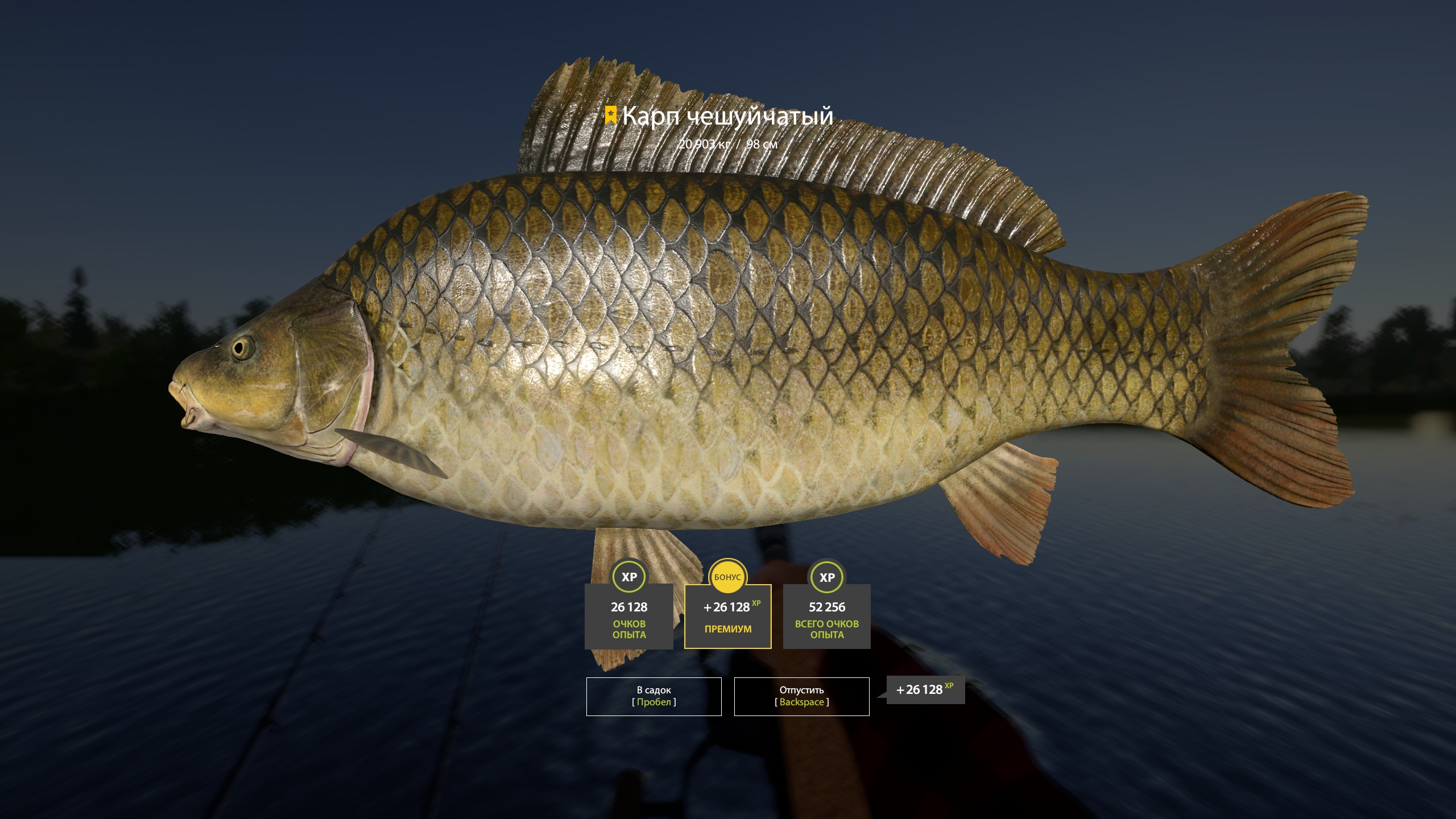The height and width of the screenshot is (819, 1456).
Task: Click the yellow ПРЕМИУМ label text
Action: tap(729, 630)
